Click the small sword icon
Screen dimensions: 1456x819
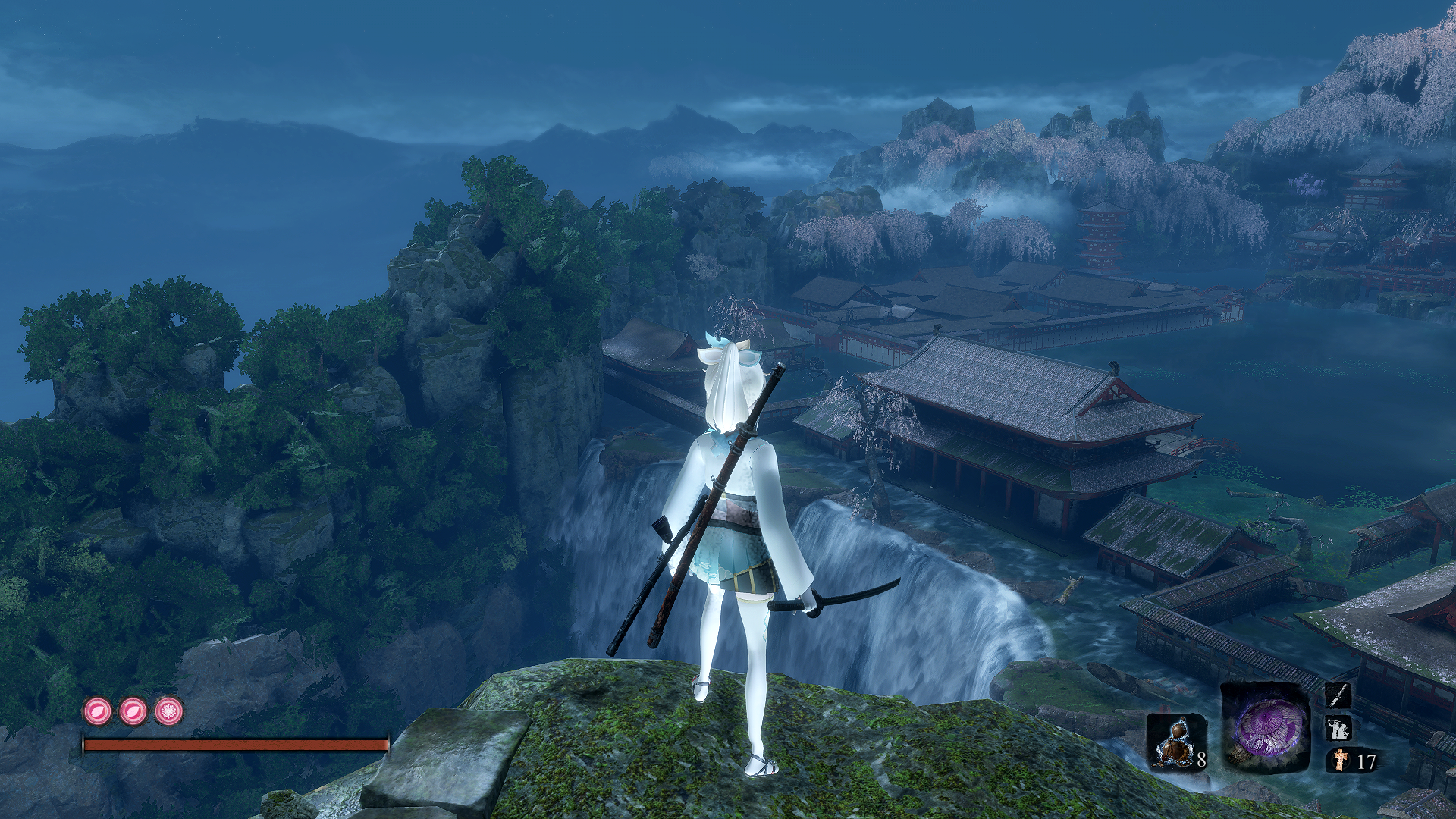coord(1337,695)
